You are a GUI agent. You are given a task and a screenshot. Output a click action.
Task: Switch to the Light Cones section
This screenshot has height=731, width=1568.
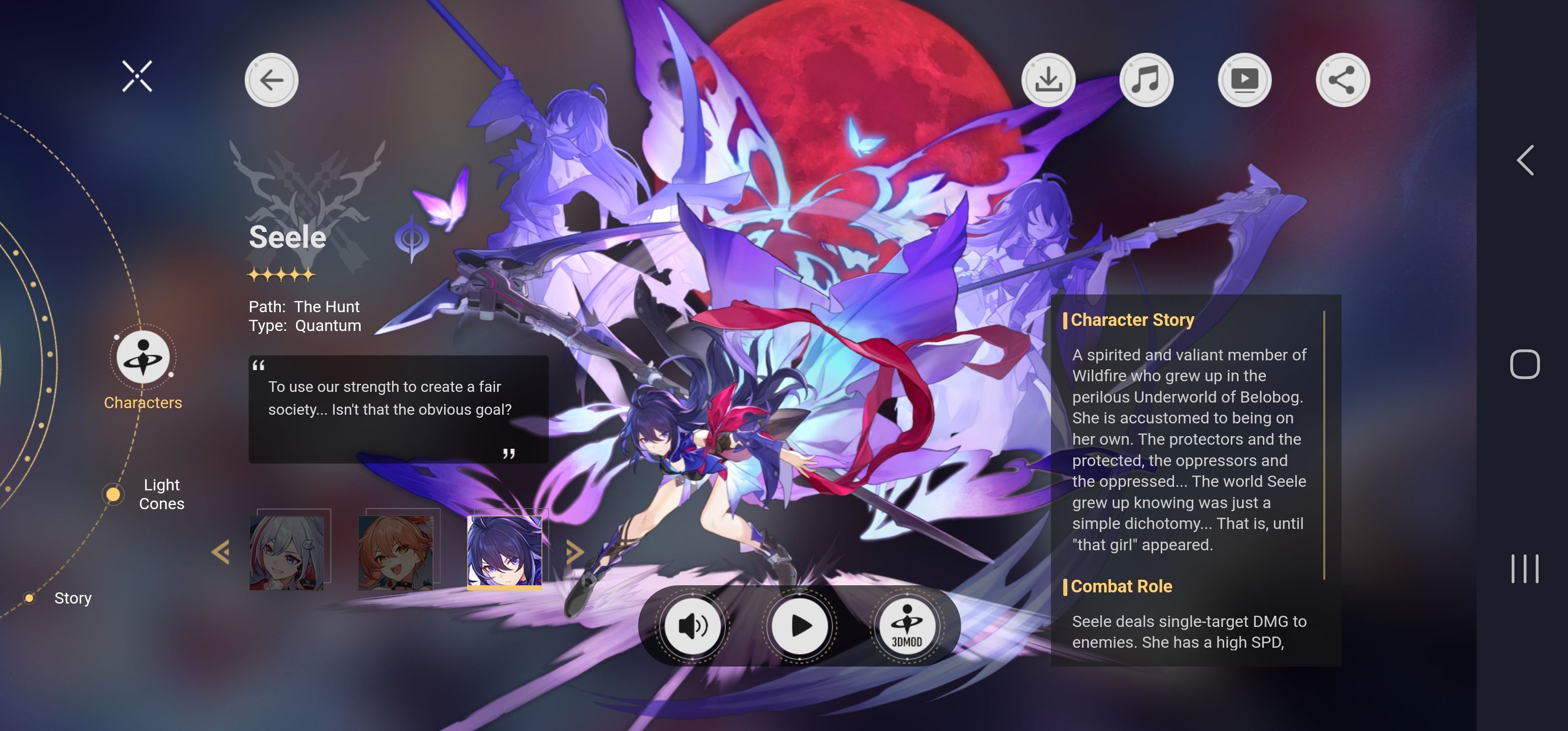(162, 493)
